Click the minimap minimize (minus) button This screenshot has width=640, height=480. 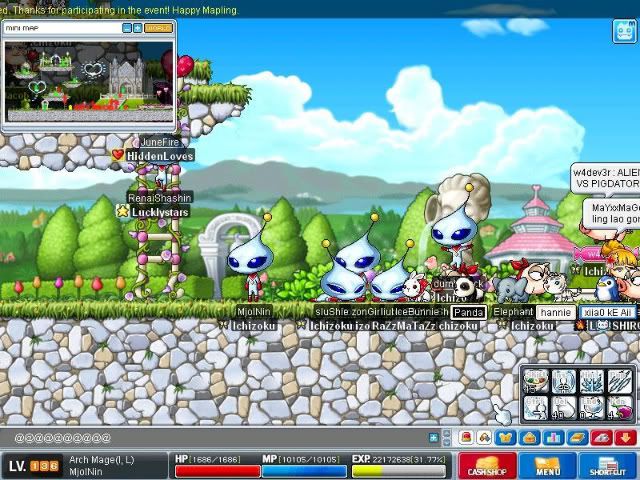(x=127, y=28)
